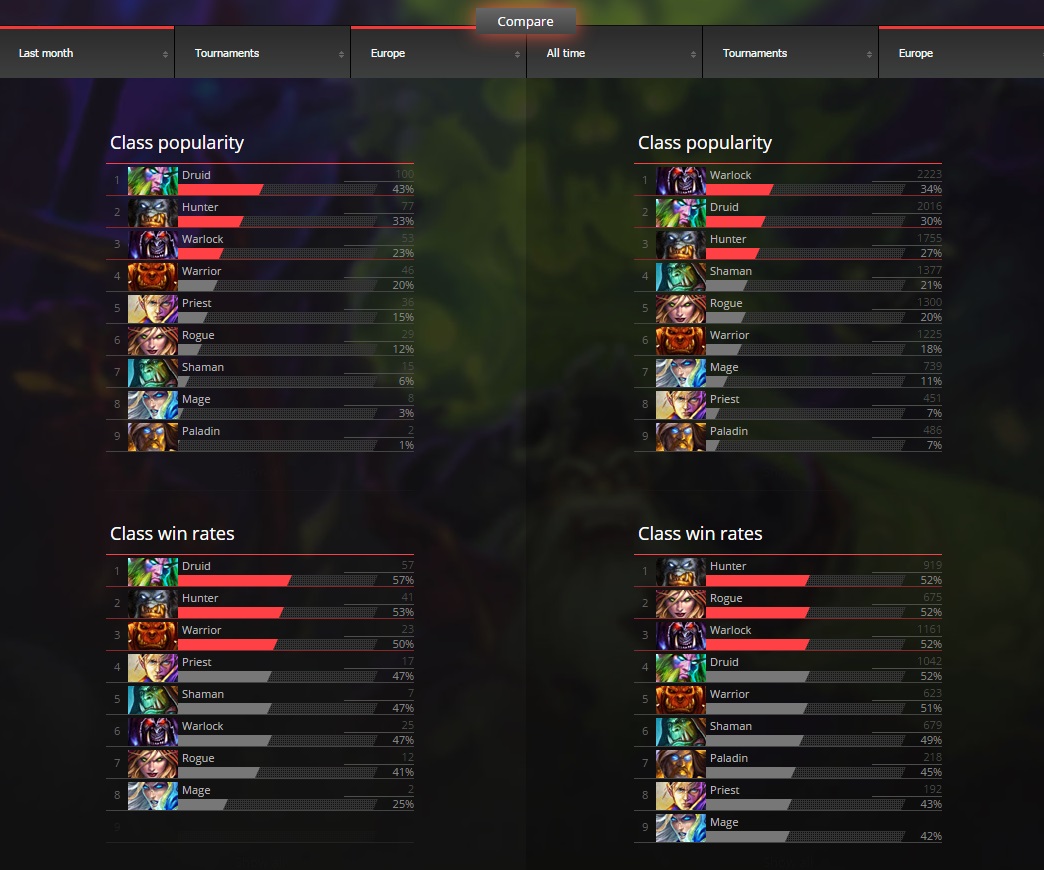Open the Europe dropdown left of All time
The height and width of the screenshot is (870, 1044).
coord(438,54)
